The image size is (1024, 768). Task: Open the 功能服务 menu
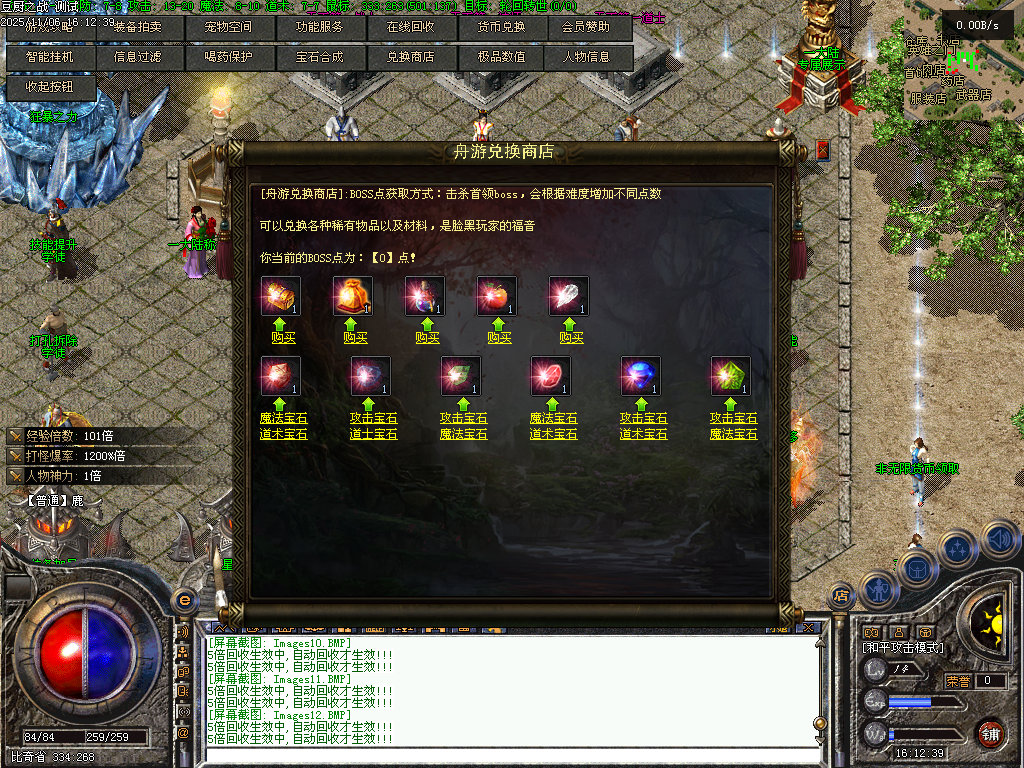(x=320, y=28)
